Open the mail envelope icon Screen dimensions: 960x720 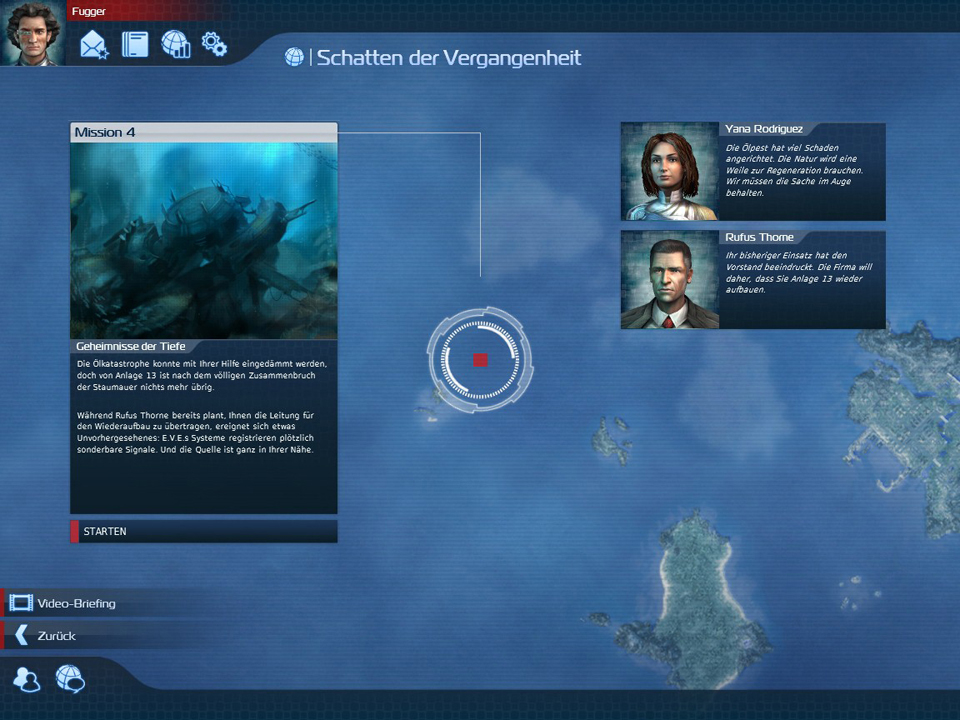pyautogui.click(x=94, y=45)
